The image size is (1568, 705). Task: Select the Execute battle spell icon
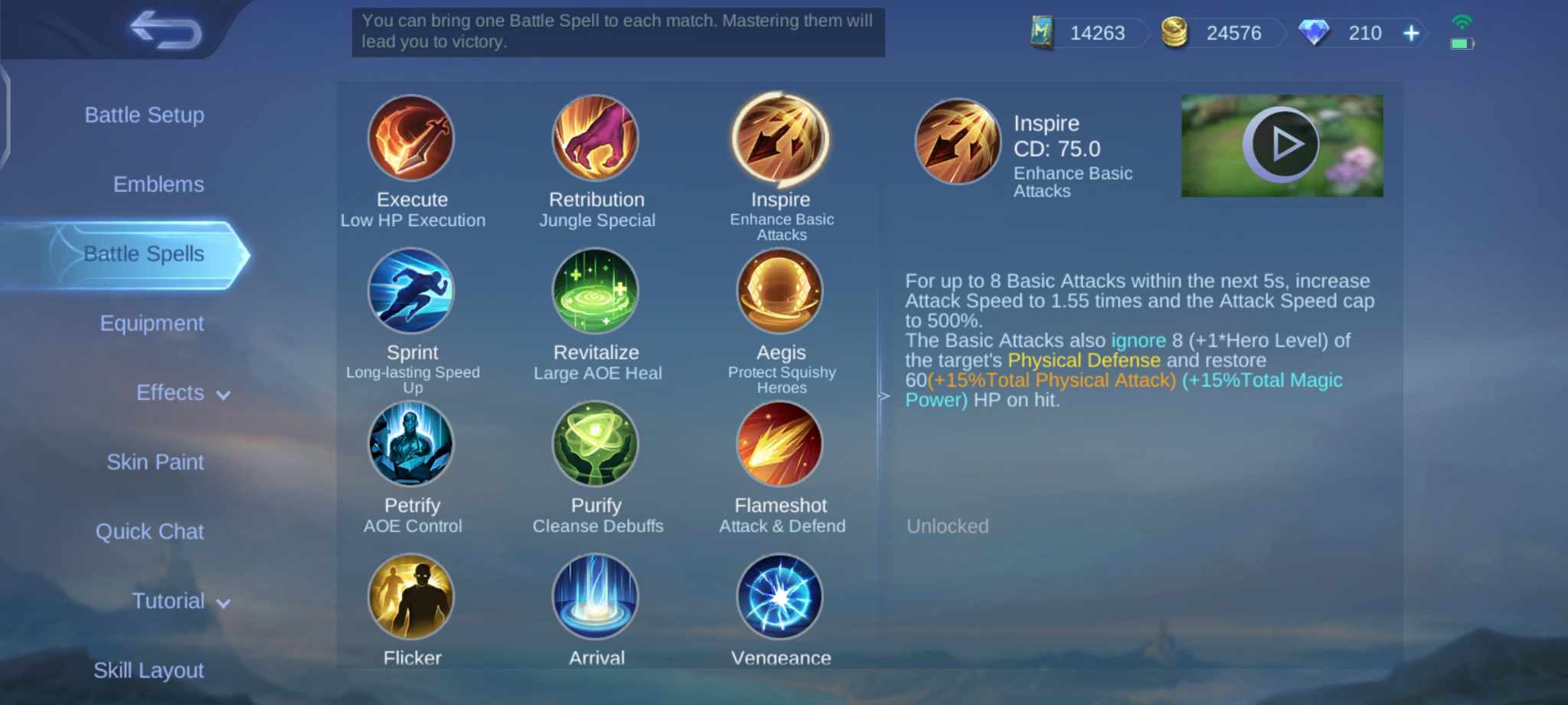(x=412, y=139)
